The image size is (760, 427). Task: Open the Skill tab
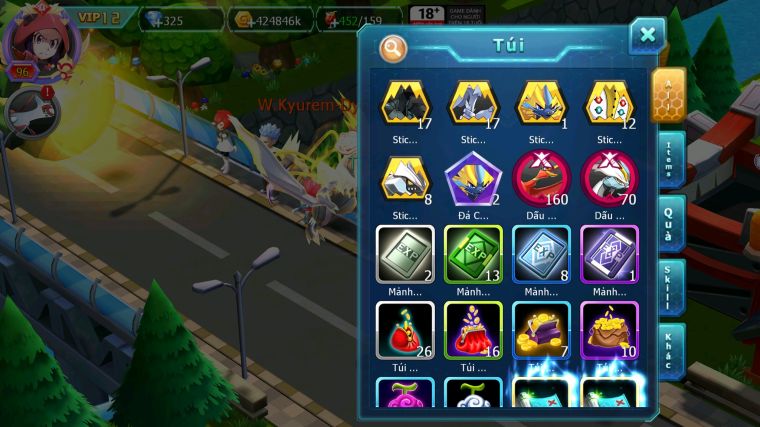[670, 288]
